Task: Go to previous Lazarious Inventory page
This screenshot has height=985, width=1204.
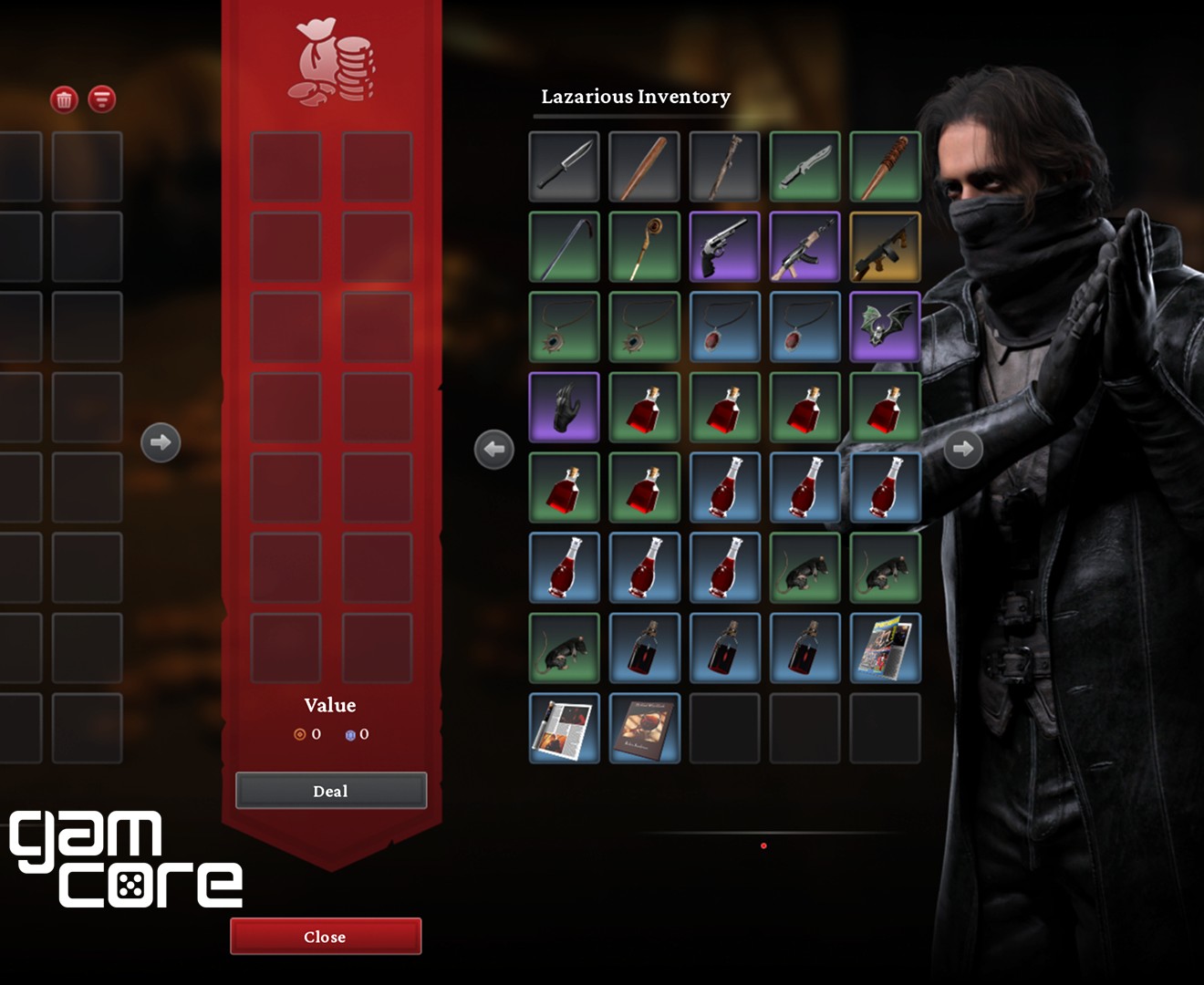Action: (x=494, y=449)
